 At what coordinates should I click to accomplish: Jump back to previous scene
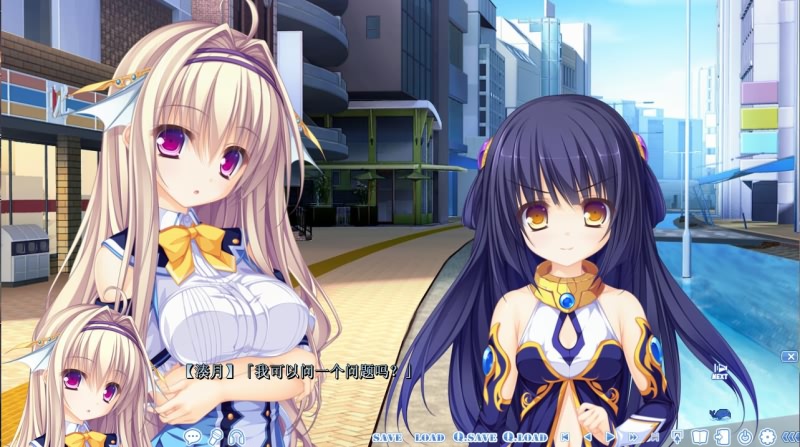point(564,437)
